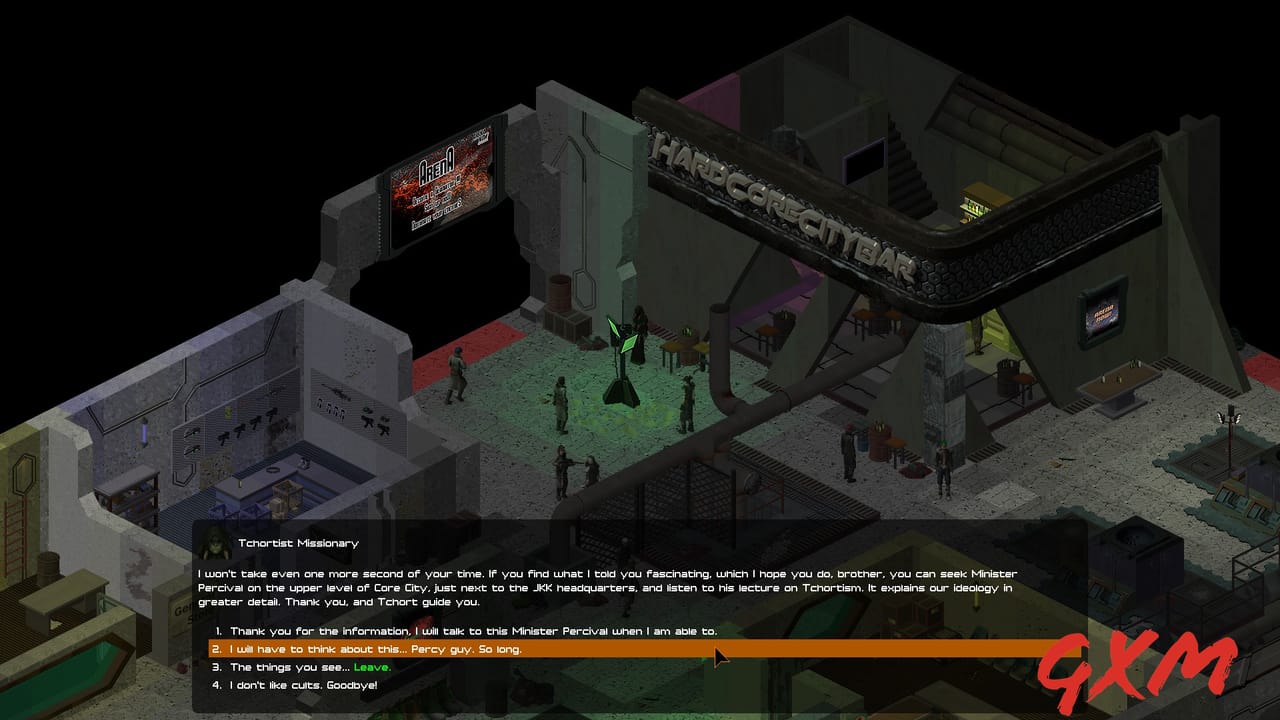This screenshot has height=720, width=1280.
Task: Click the Arena Fight poster on the right wall
Action: (x=1102, y=320)
